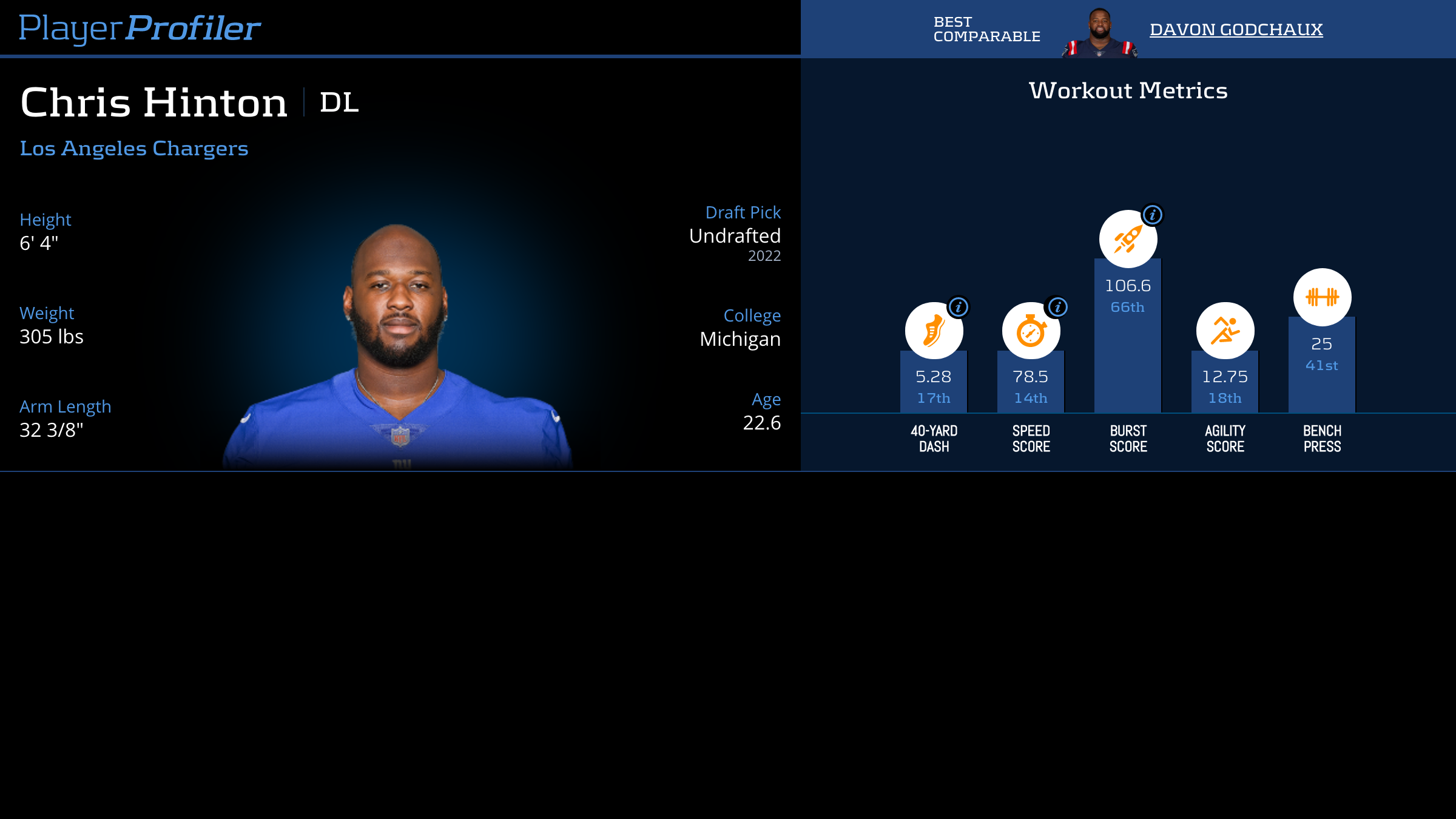
Task: Open Davon Godchaux comparable player link
Action: click(1236, 29)
